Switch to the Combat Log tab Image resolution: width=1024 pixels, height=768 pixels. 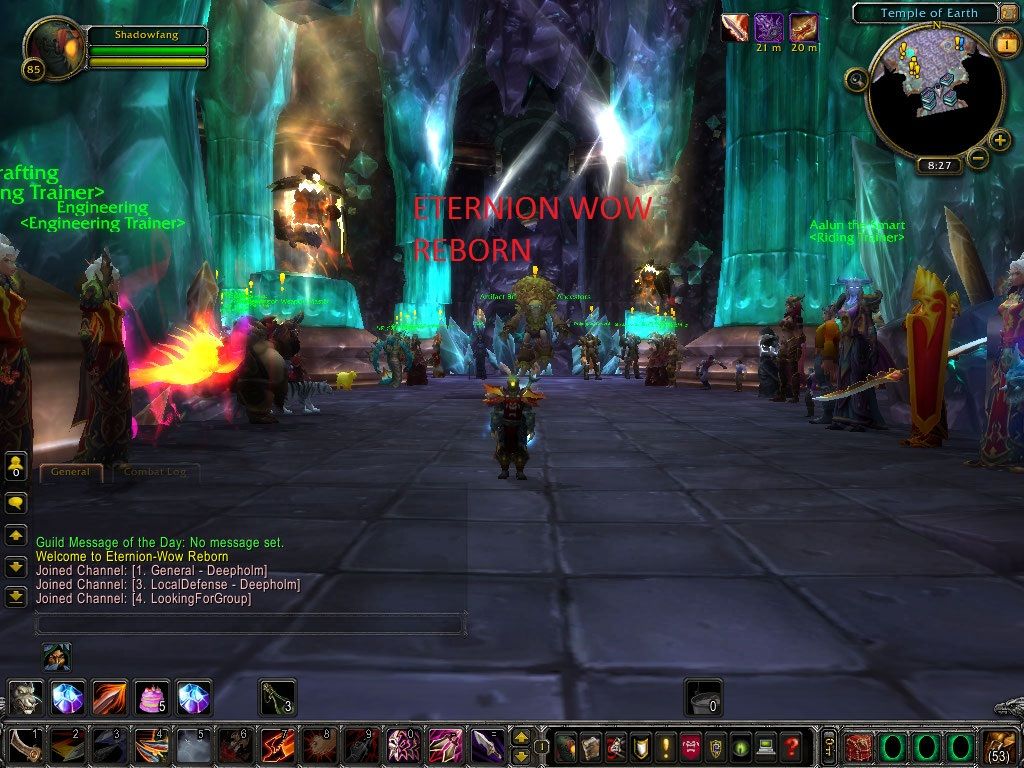154,472
